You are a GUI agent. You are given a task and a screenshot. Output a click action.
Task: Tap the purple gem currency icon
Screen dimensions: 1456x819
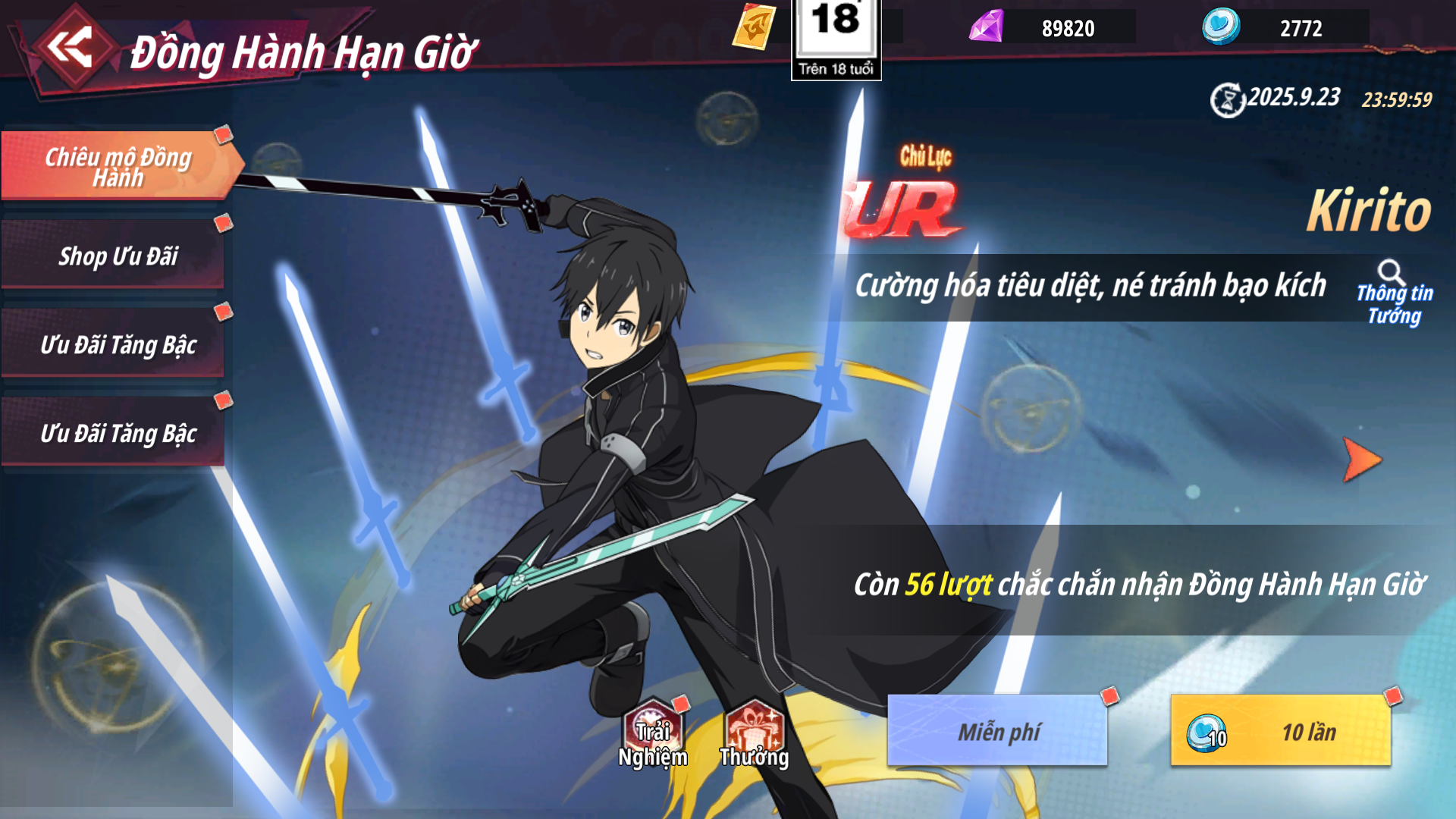(x=987, y=27)
